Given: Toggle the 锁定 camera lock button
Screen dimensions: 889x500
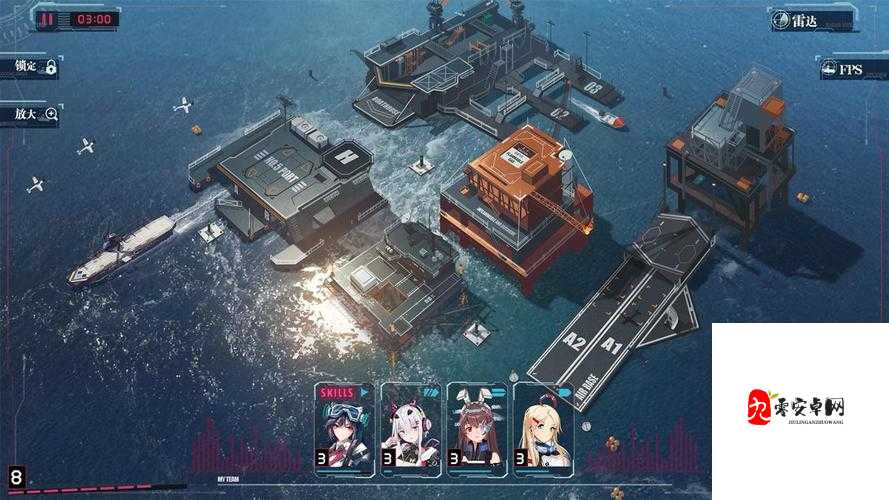Looking at the screenshot, I should pos(33,67).
